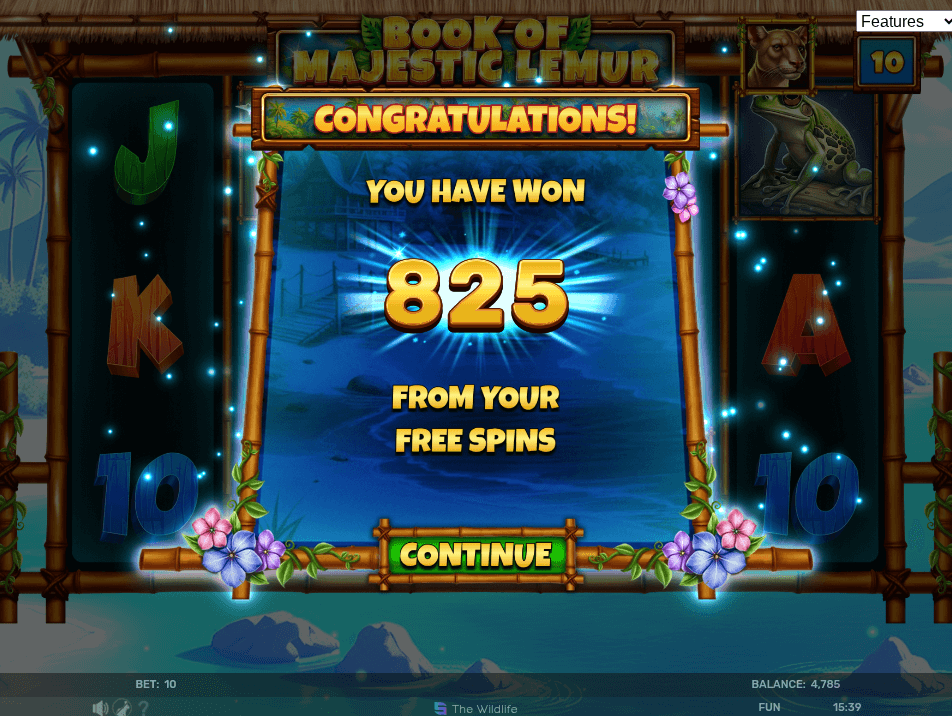Open the Features dropdown

point(903,21)
